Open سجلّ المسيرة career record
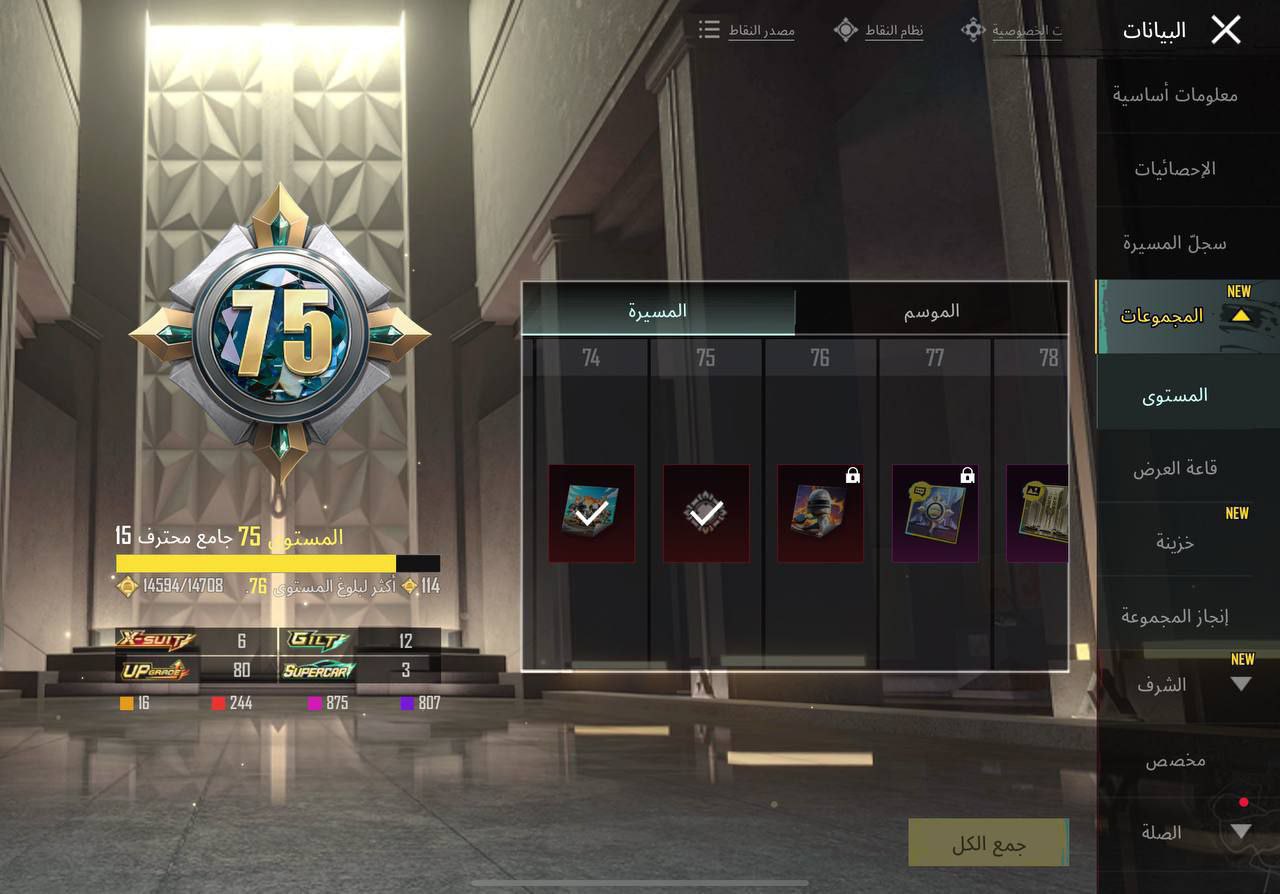1280x894 pixels. (x=1175, y=243)
